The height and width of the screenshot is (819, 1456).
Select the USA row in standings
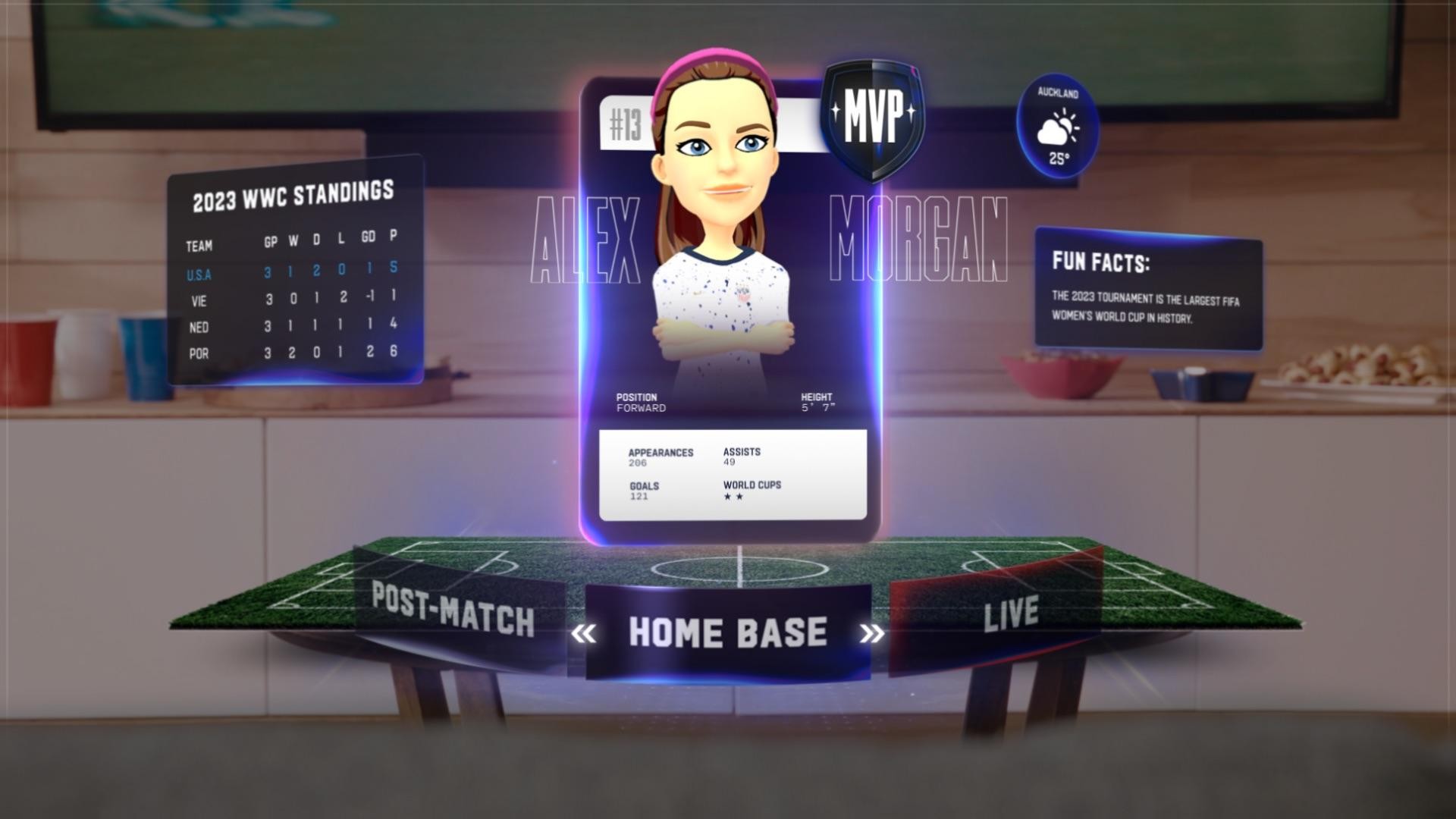coord(293,271)
